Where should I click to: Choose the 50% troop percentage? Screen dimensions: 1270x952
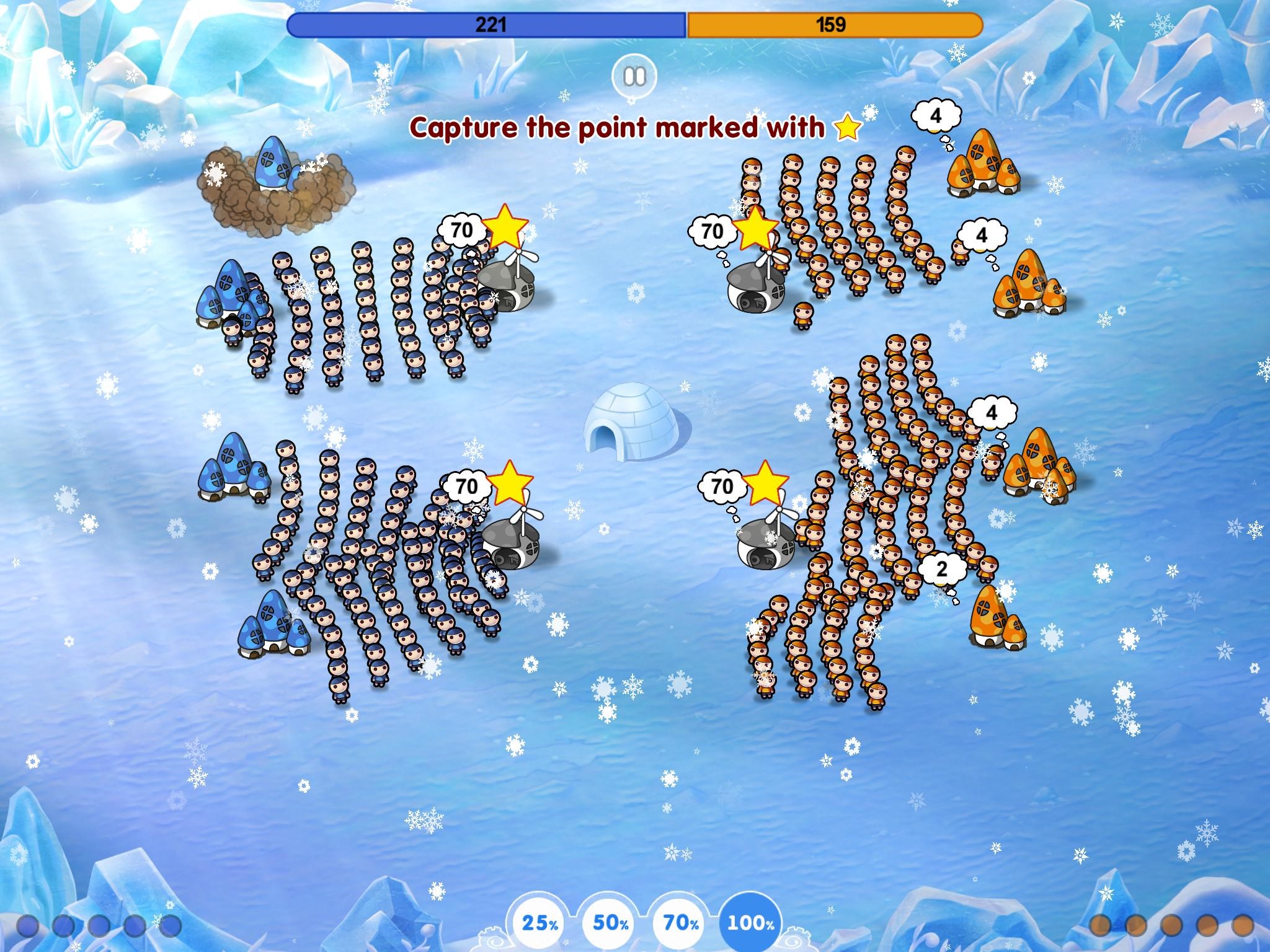pos(611,923)
